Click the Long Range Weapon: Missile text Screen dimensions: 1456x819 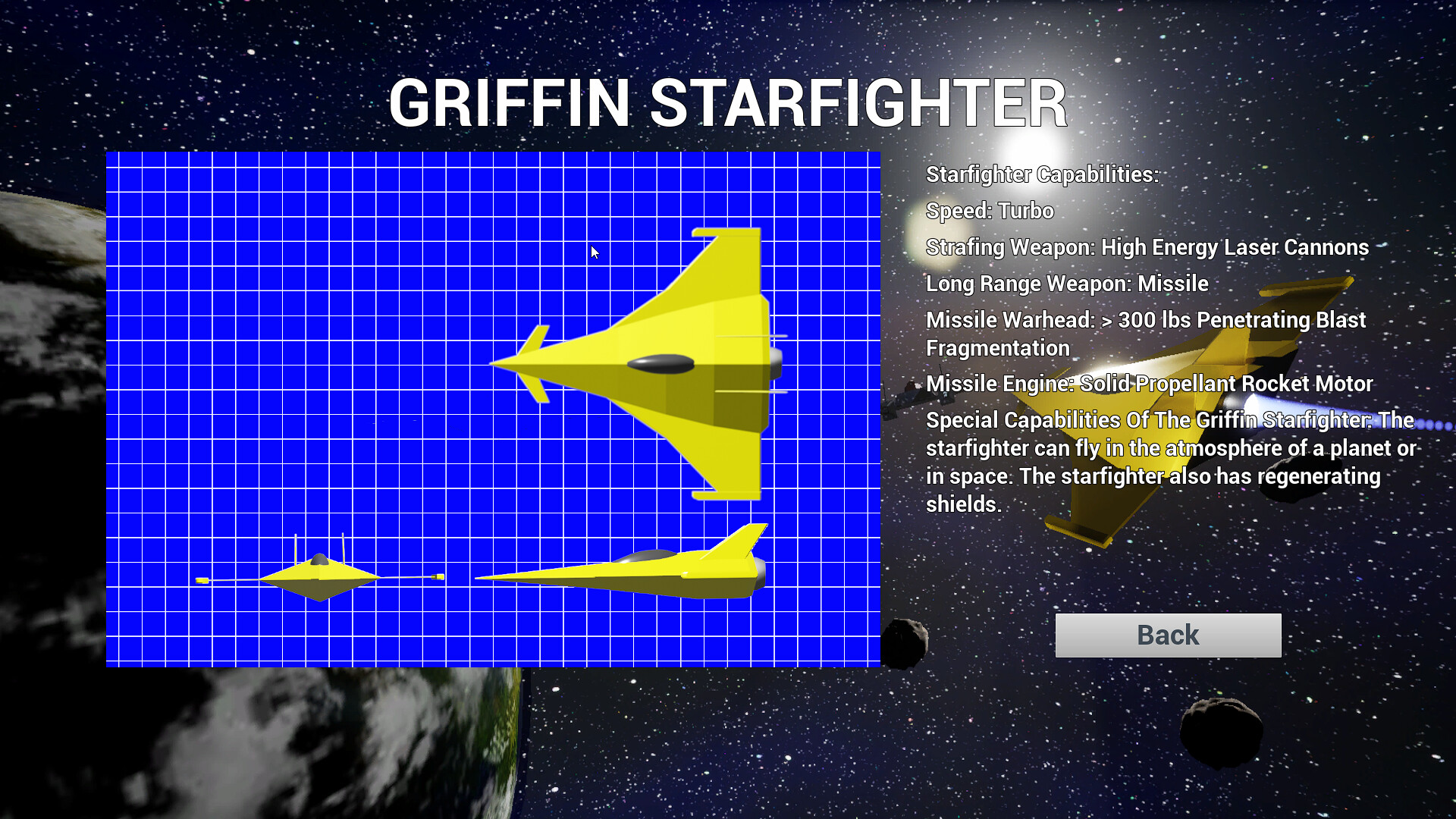click(1067, 284)
